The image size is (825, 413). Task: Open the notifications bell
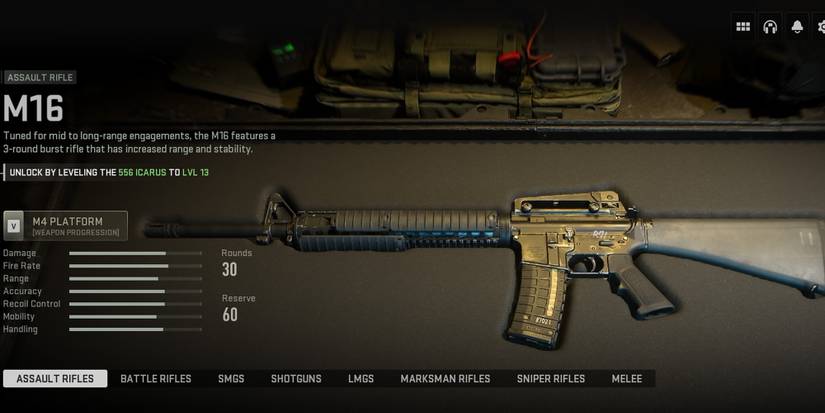tap(797, 27)
